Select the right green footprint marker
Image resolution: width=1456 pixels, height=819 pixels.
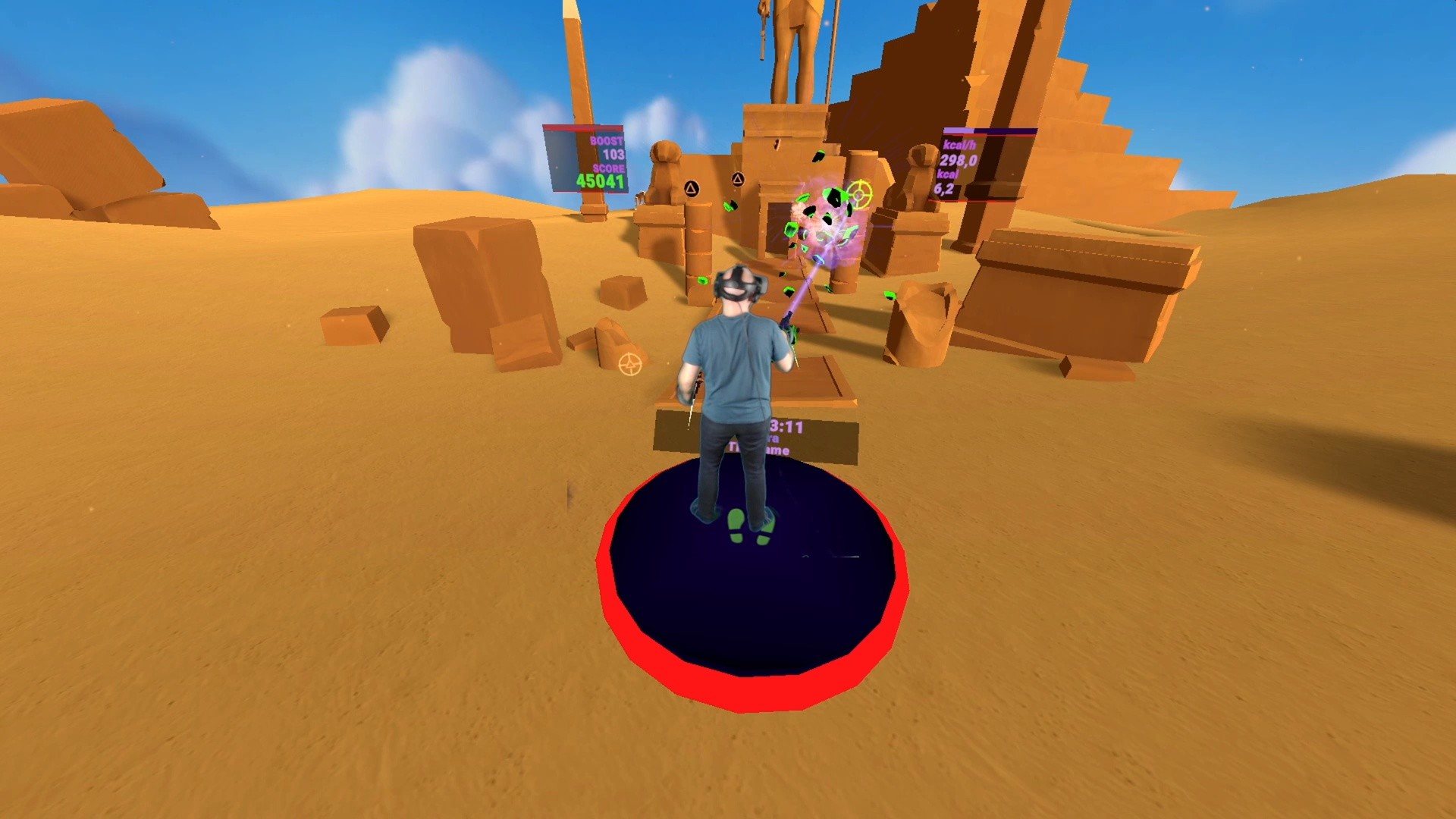click(x=764, y=531)
